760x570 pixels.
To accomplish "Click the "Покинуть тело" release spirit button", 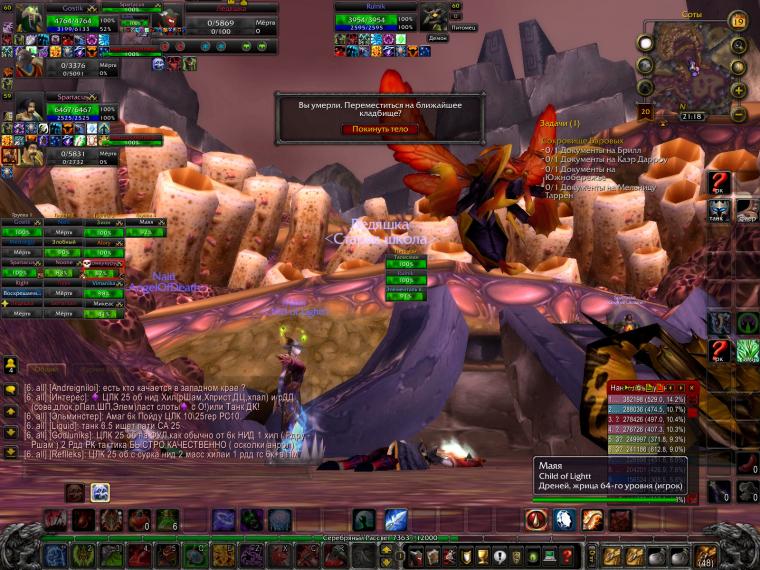I will [380, 129].
